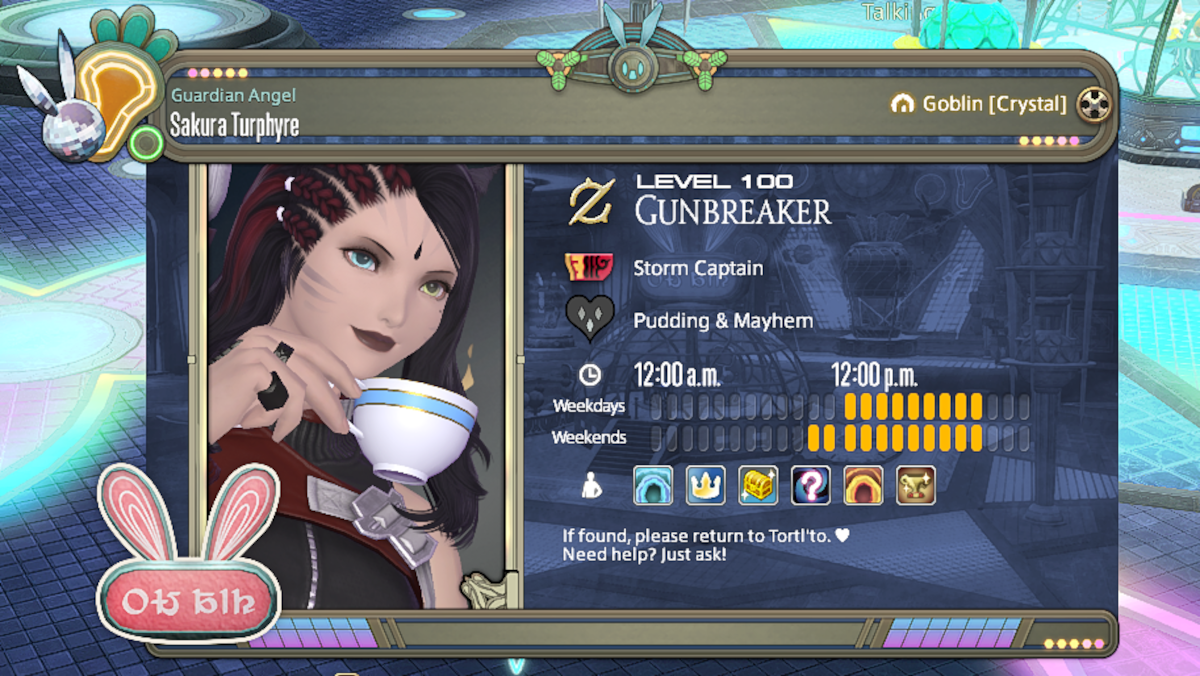Viewport: 1200px width, 676px height.
Task: Choose the gold crown activity icon
Action: 705,485
